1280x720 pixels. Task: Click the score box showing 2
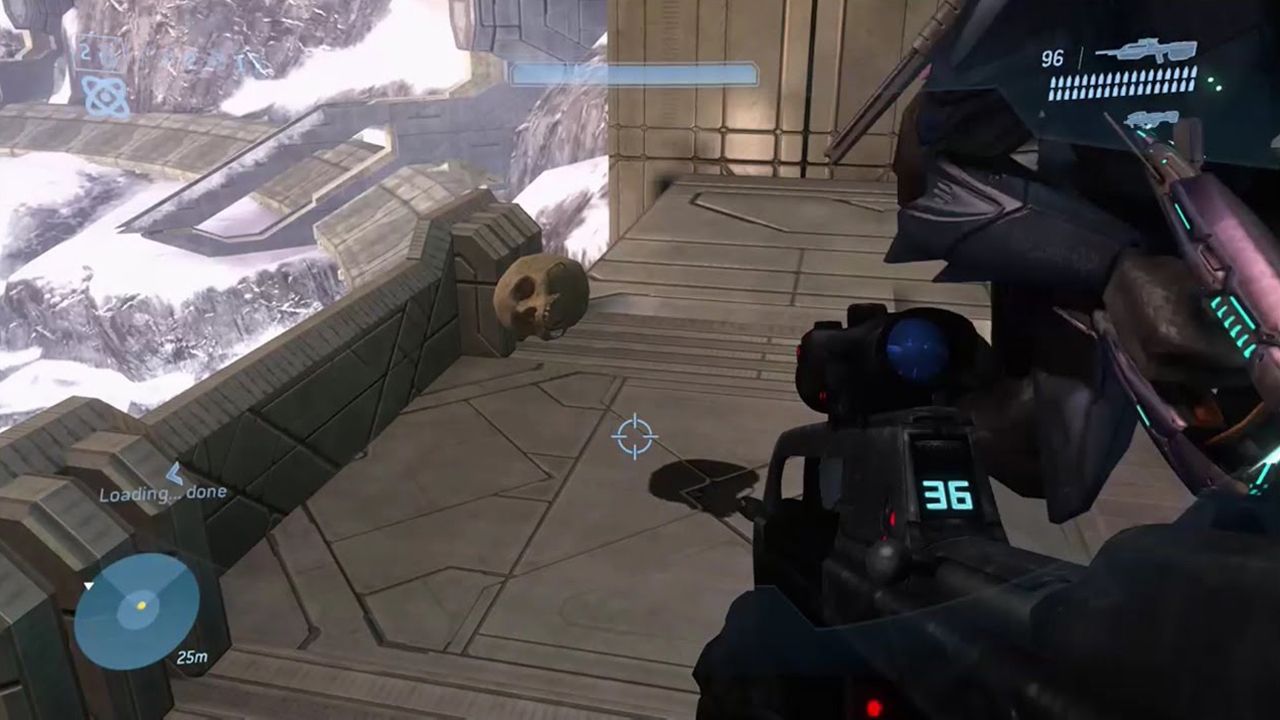pyautogui.click(x=85, y=50)
